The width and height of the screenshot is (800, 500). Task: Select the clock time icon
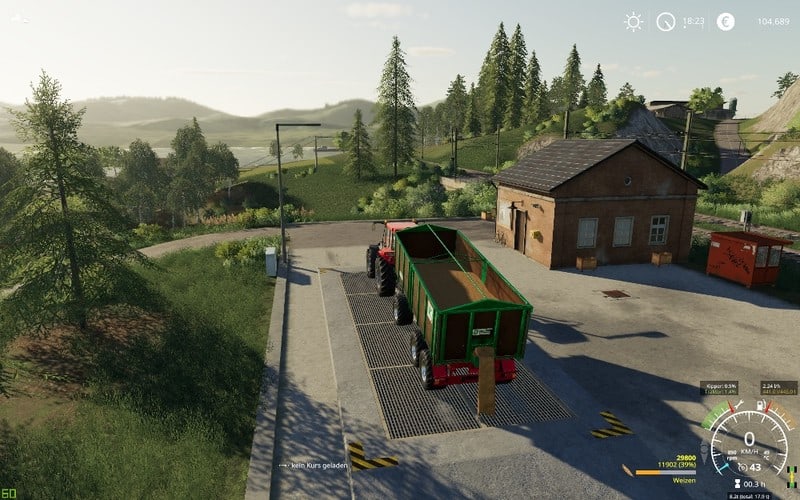[665, 21]
